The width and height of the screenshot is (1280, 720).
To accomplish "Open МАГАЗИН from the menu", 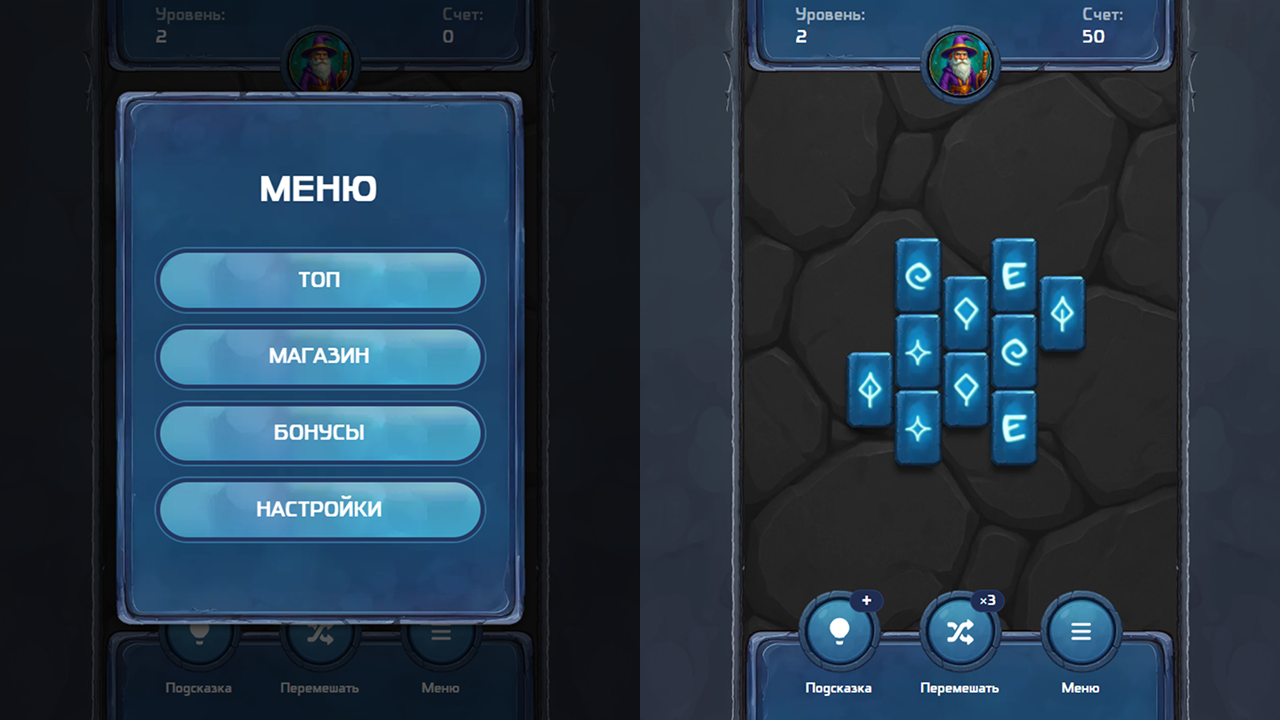I will (x=319, y=357).
